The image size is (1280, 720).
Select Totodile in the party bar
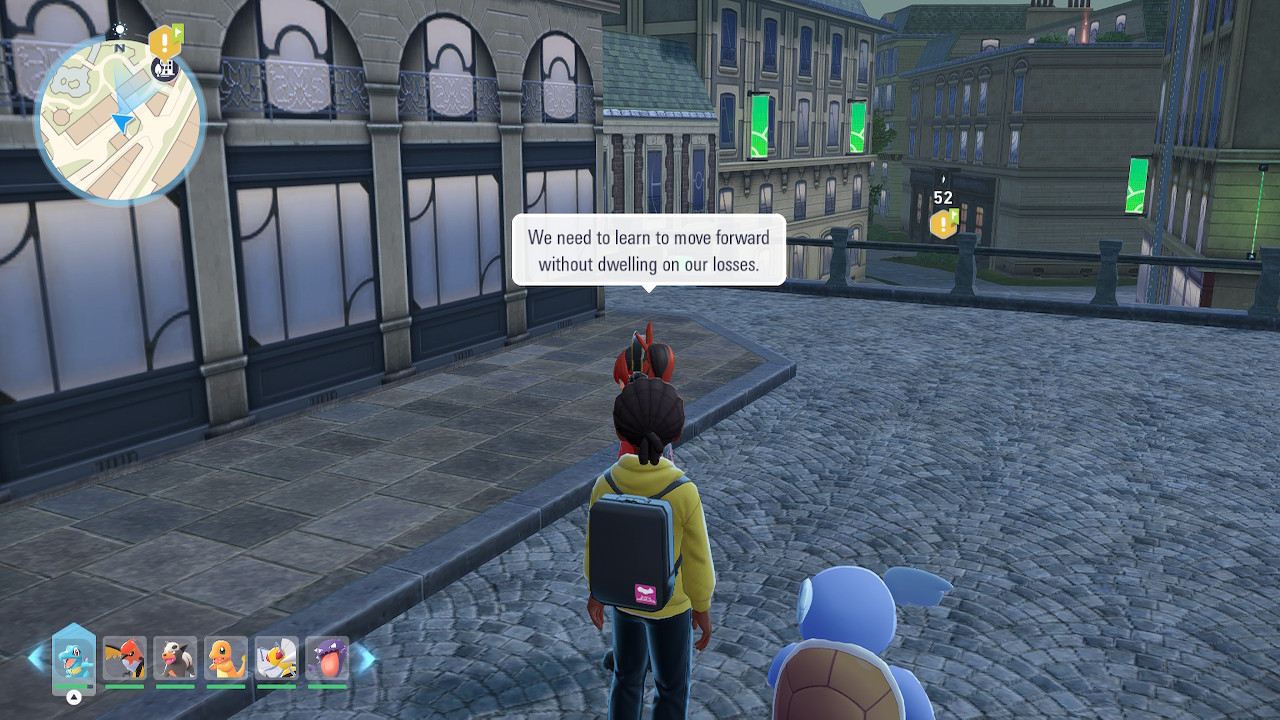74,659
